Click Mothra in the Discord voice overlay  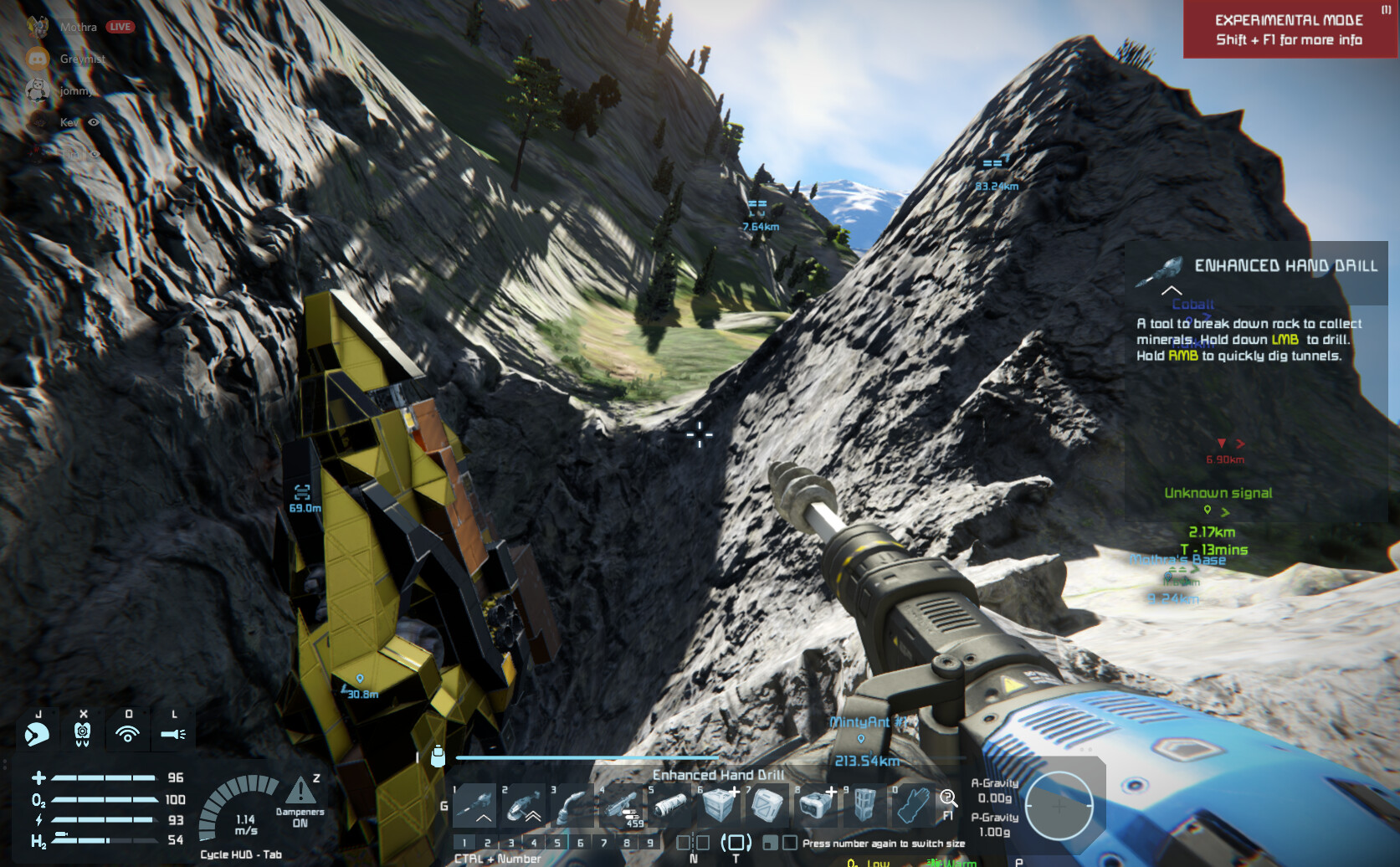pos(78,27)
